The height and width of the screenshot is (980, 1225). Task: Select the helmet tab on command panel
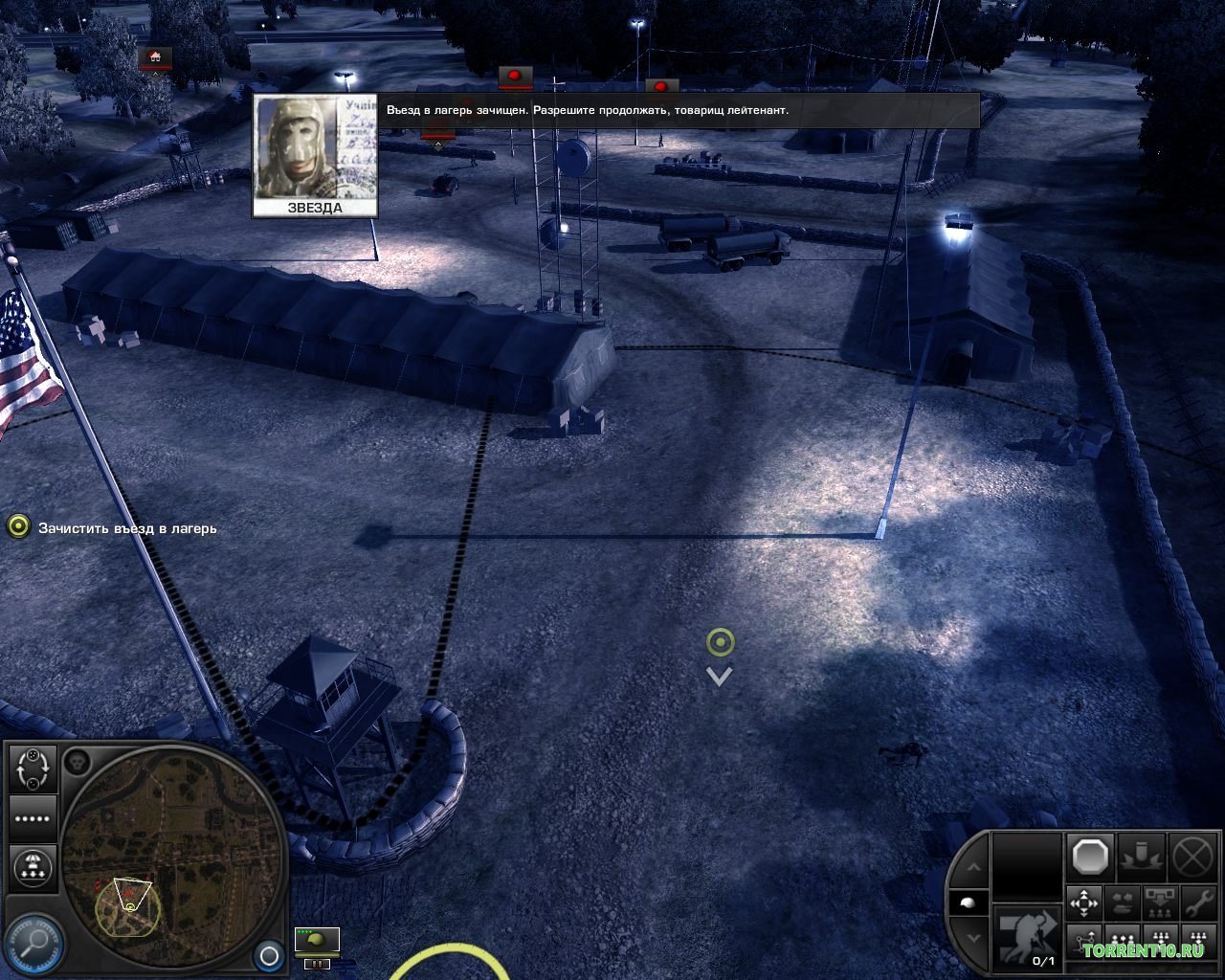tap(968, 902)
